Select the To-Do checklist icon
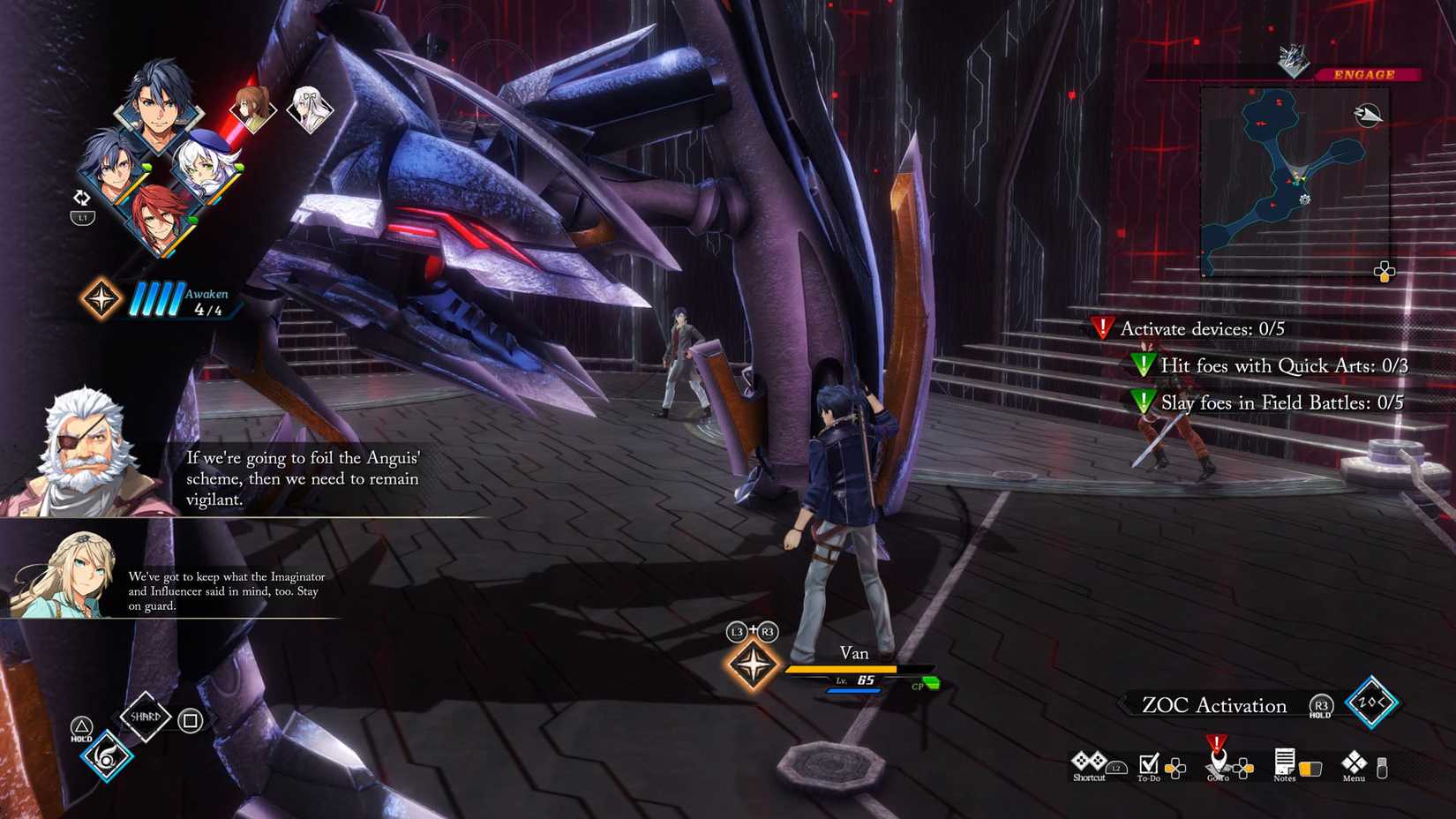Viewport: 1456px width, 819px height. pos(1149,762)
